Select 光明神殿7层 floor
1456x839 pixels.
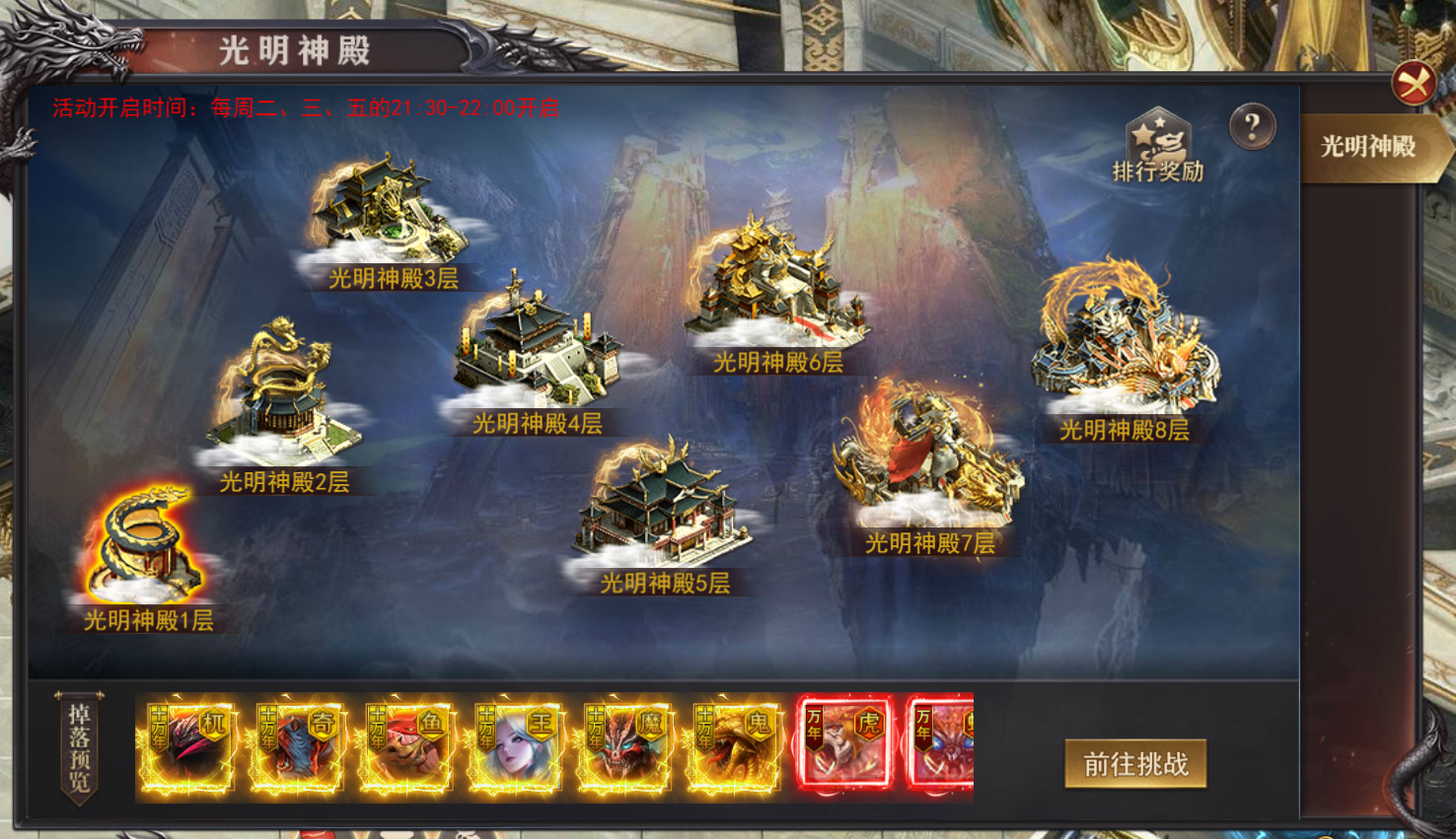click(x=927, y=461)
